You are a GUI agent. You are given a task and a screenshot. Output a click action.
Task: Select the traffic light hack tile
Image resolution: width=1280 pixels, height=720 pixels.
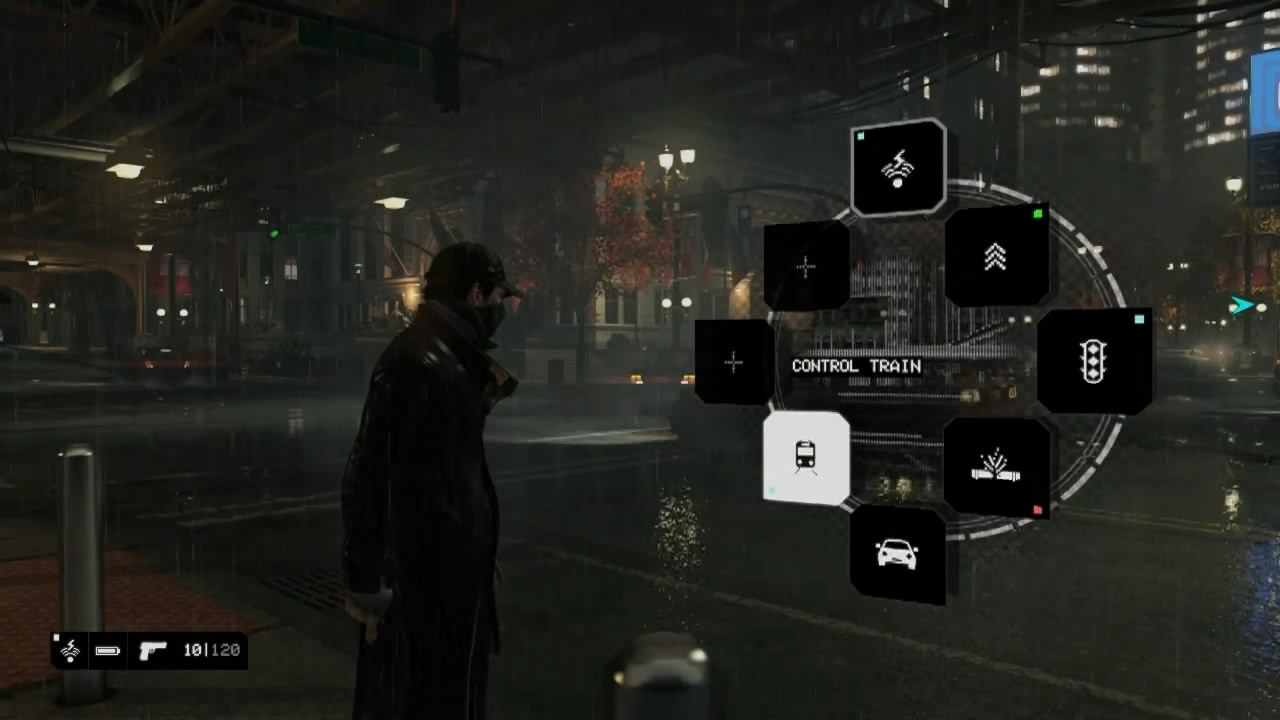tap(1094, 360)
